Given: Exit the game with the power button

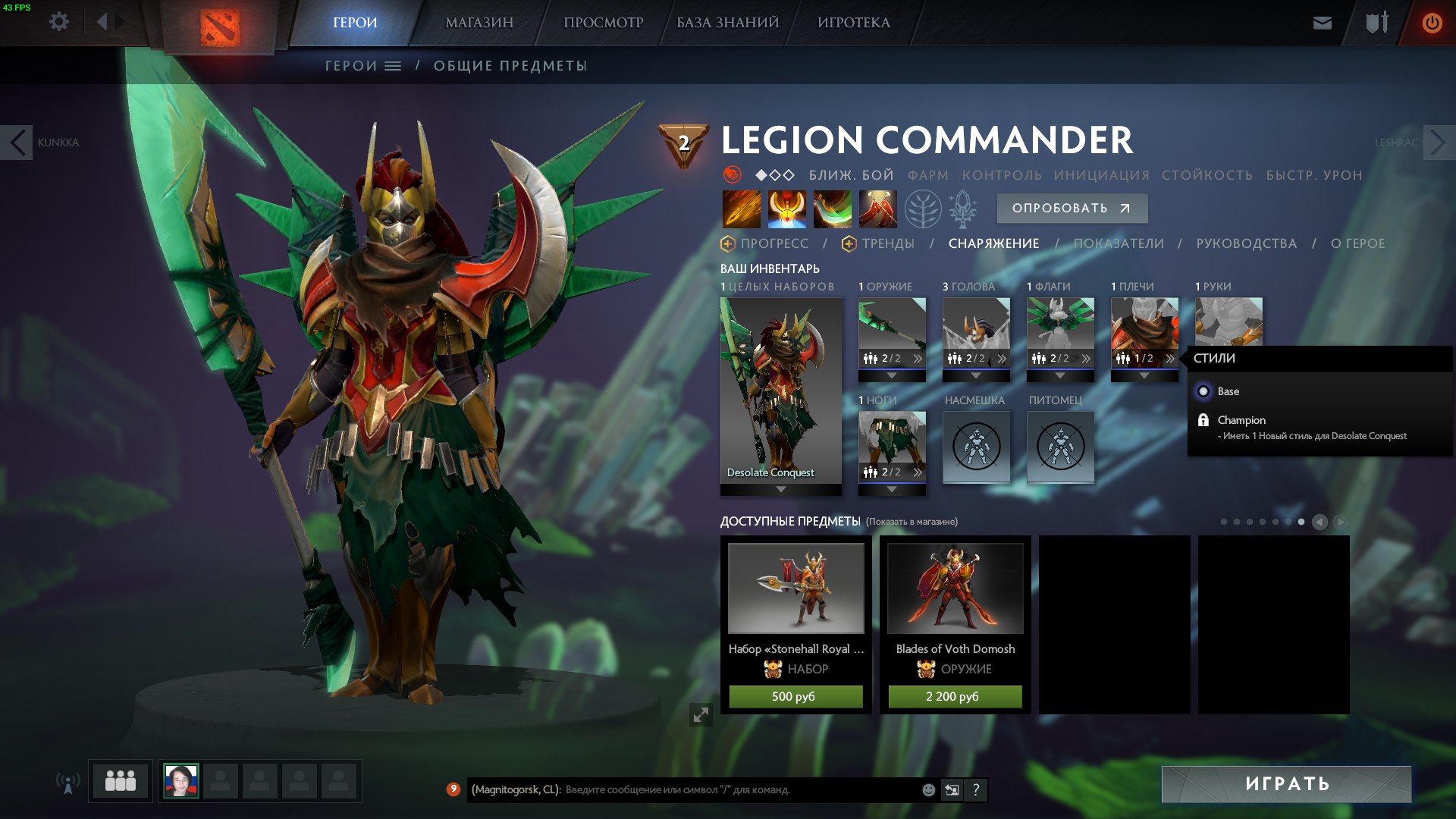Looking at the screenshot, I should 1432,23.
